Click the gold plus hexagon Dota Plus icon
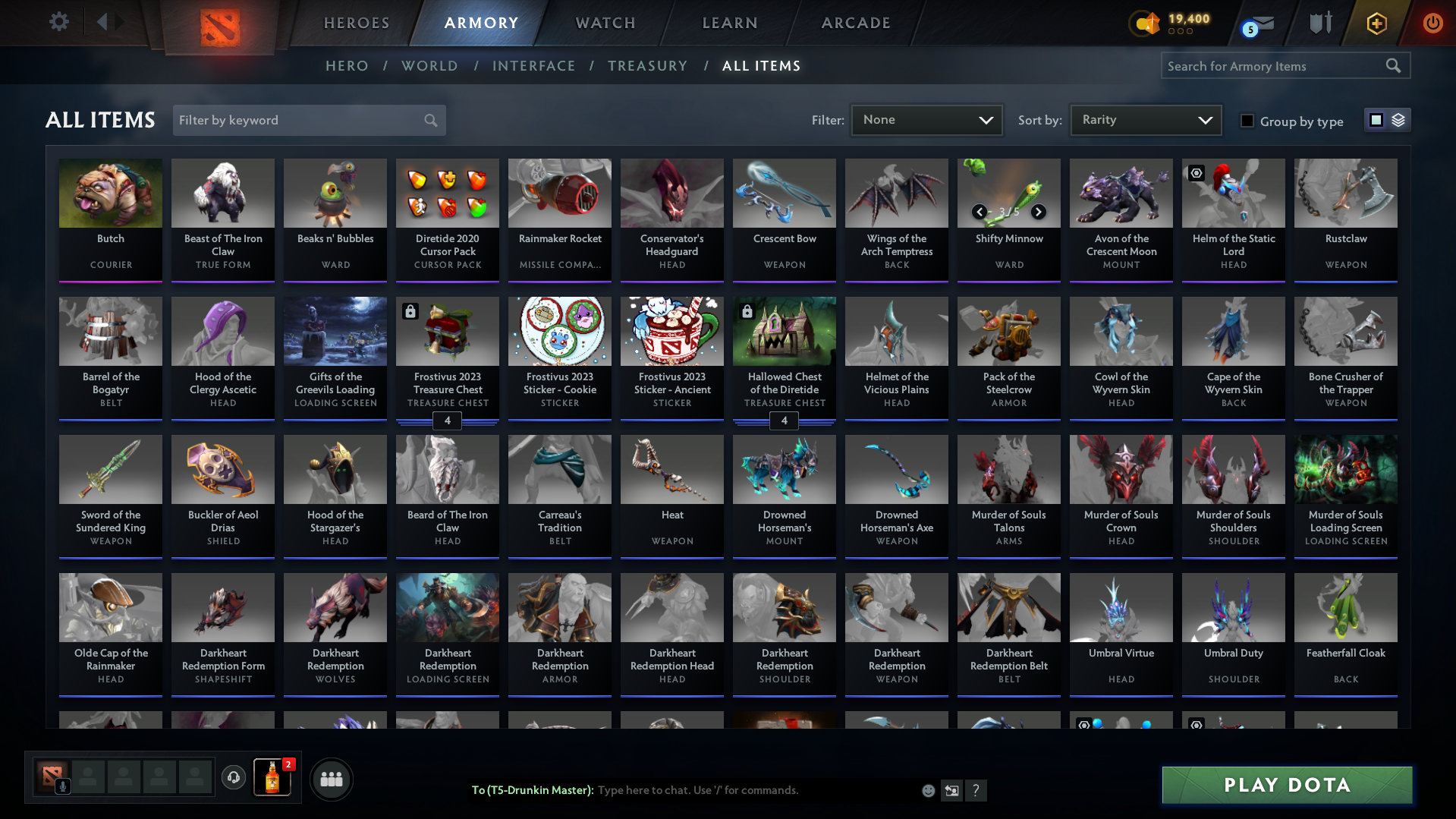Viewport: 1456px width, 819px height. click(1376, 23)
